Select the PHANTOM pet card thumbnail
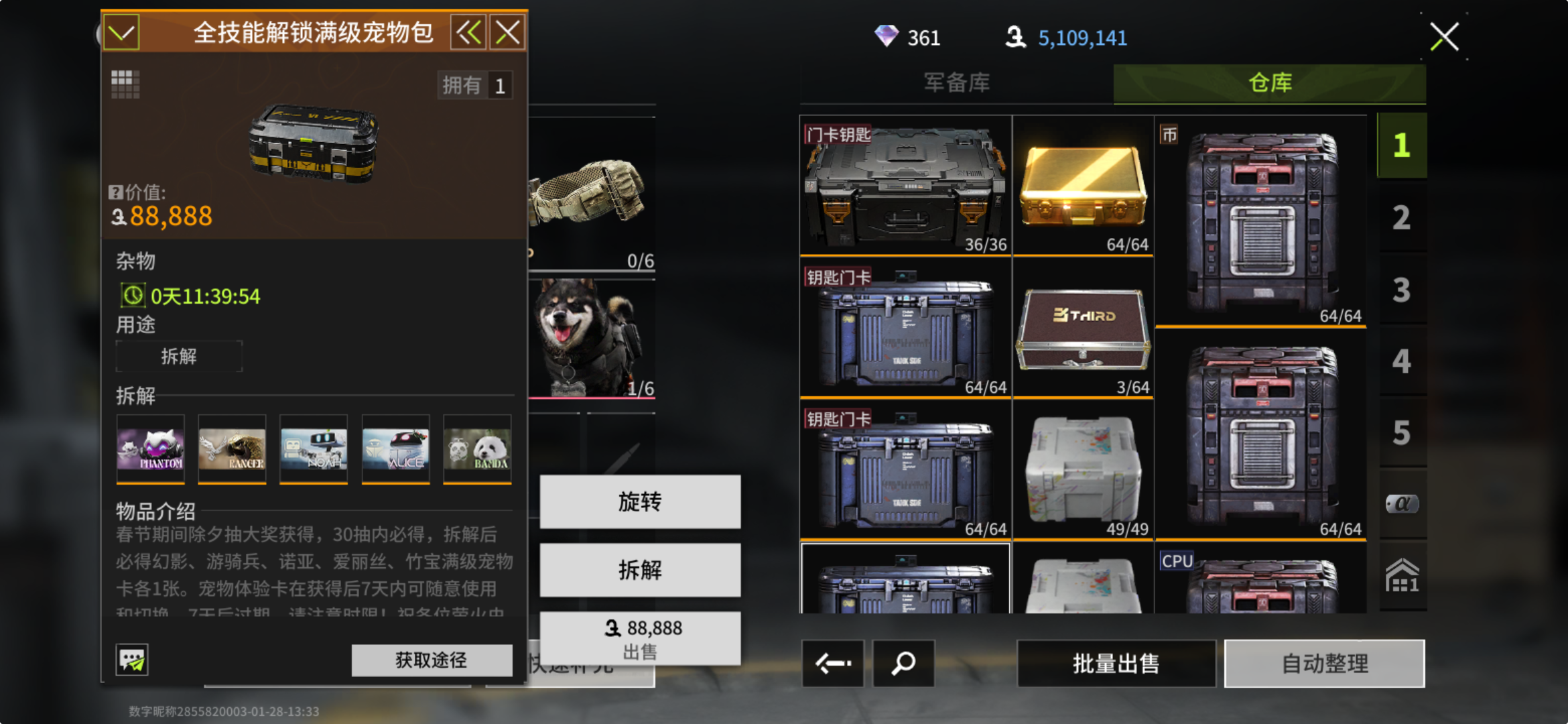The image size is (1568, 724). (x=150, y=448)
